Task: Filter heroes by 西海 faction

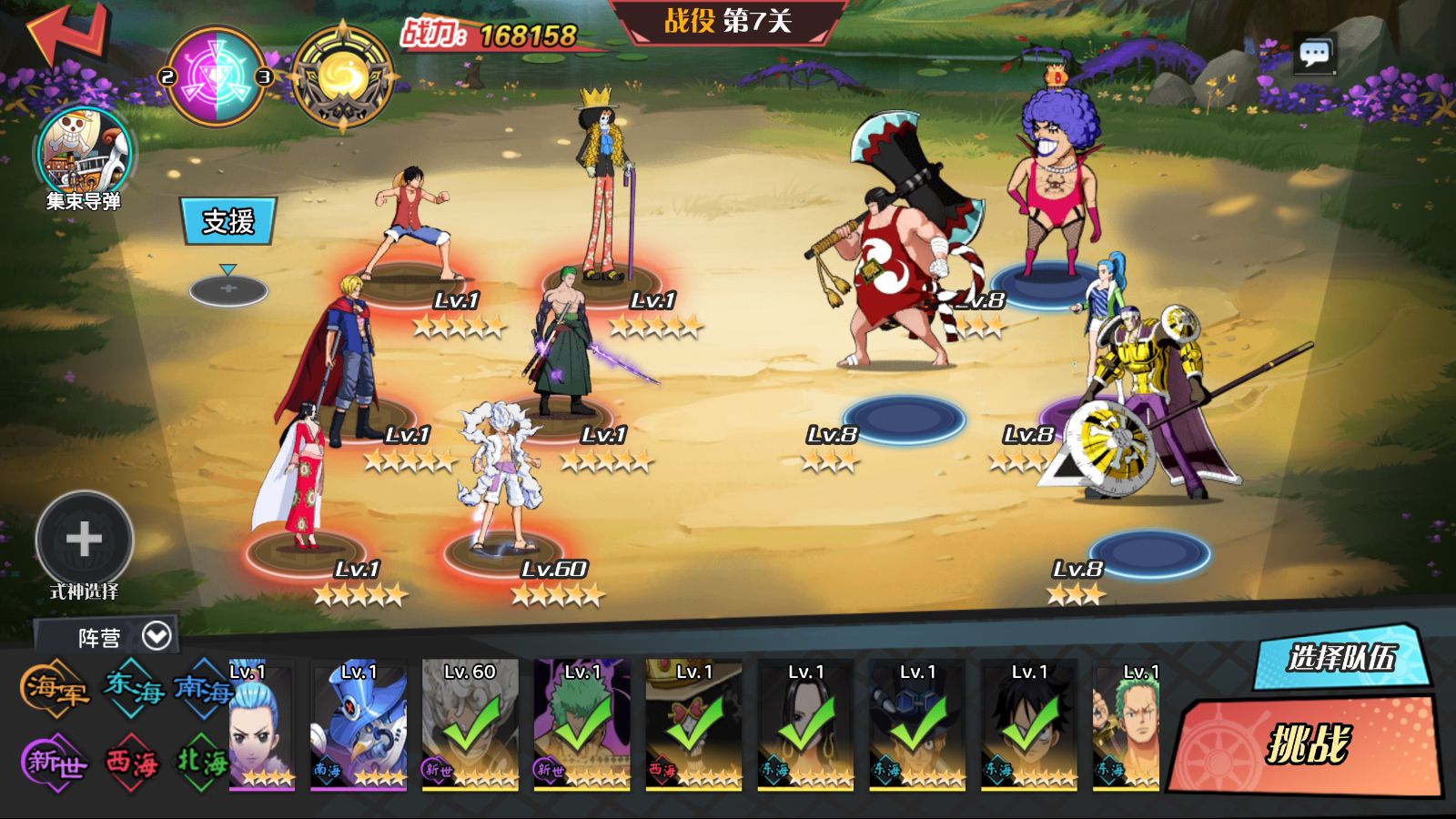Action: point(131,761)
